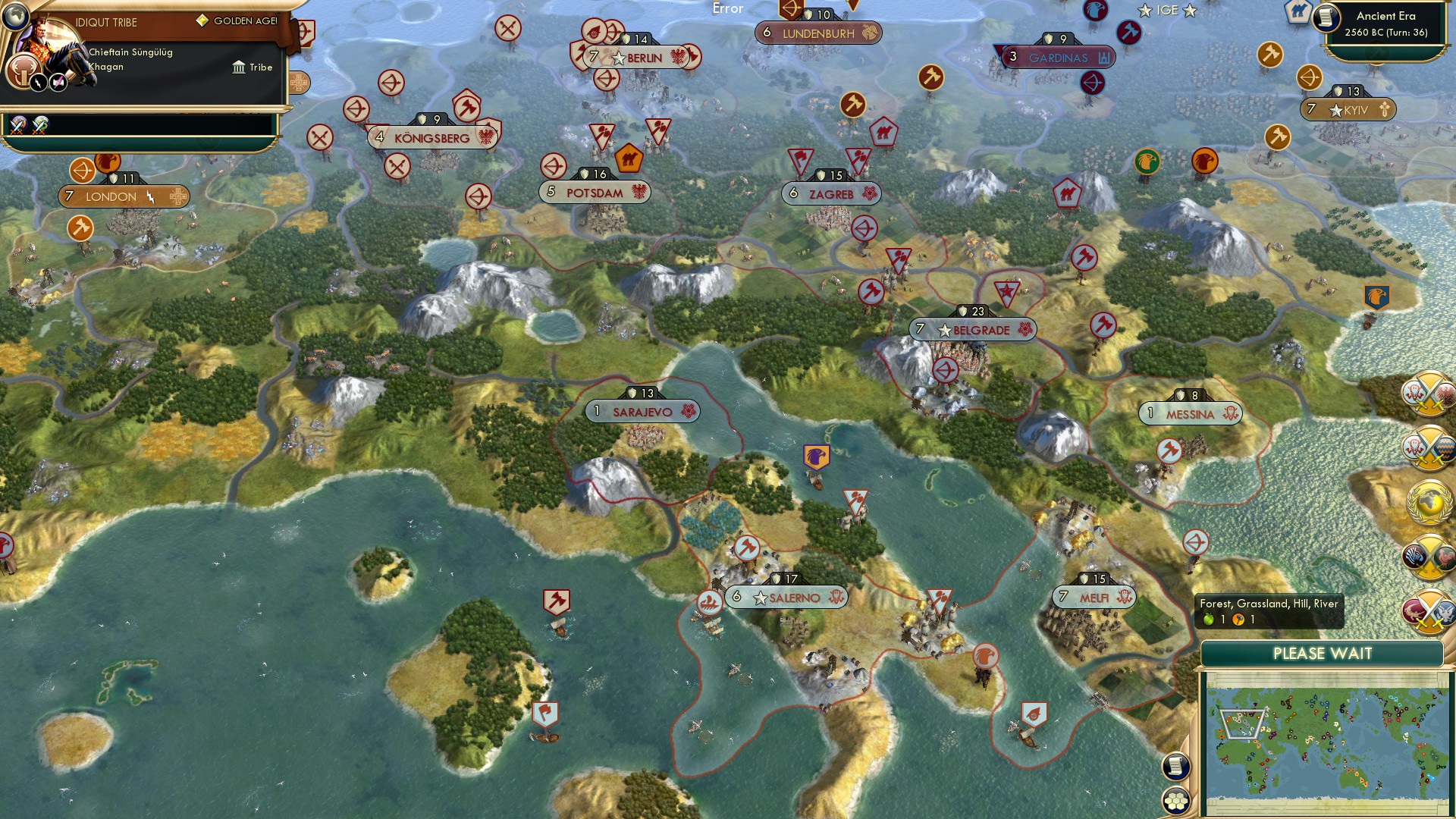Image resolution: width=1456 pixels, height=819 pixels.
Task: Open the notification log scroll icon
Action: pos(1175,766)
